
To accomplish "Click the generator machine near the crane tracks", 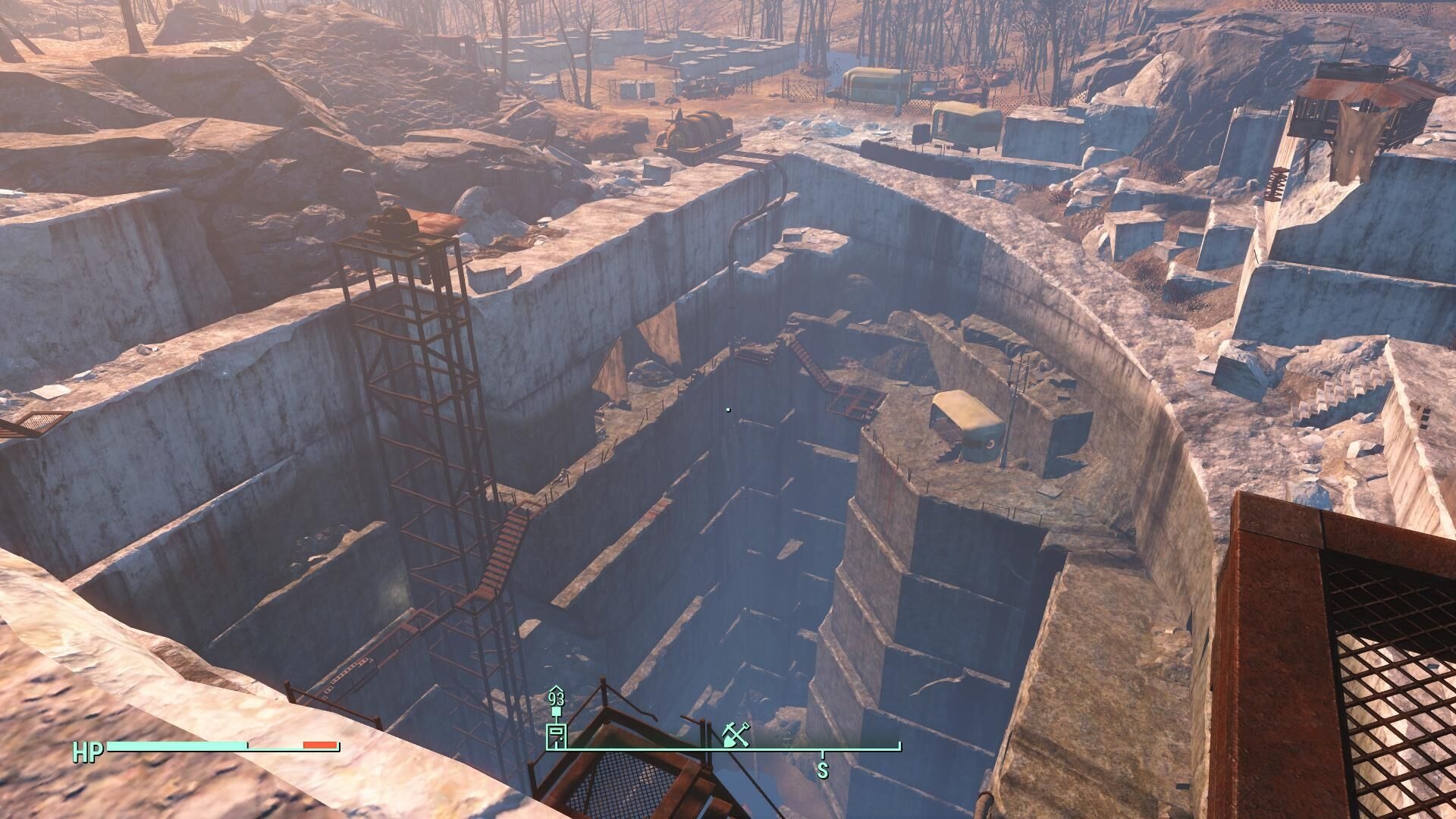I will point(696,129).
